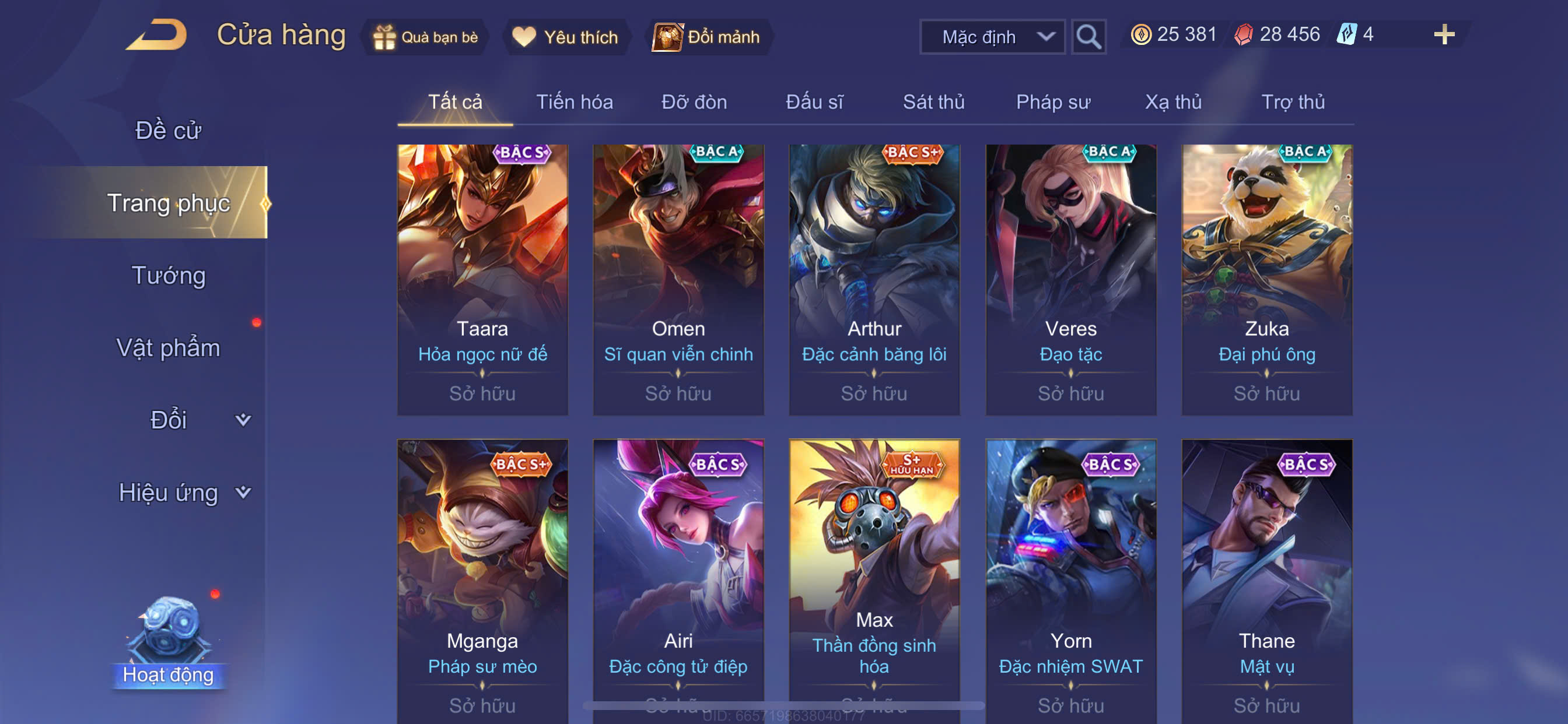The image size is (1568, 724).
Task: Switch to the Đỡ đòn tab
Action: pyautogui.click(x=694, y=101)
